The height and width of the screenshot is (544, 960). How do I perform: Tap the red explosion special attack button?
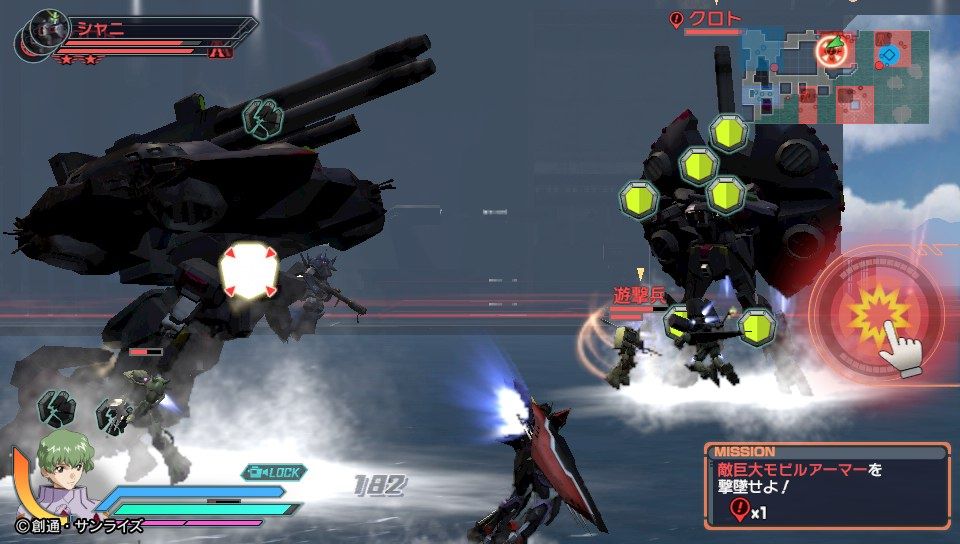click(877, 318)
